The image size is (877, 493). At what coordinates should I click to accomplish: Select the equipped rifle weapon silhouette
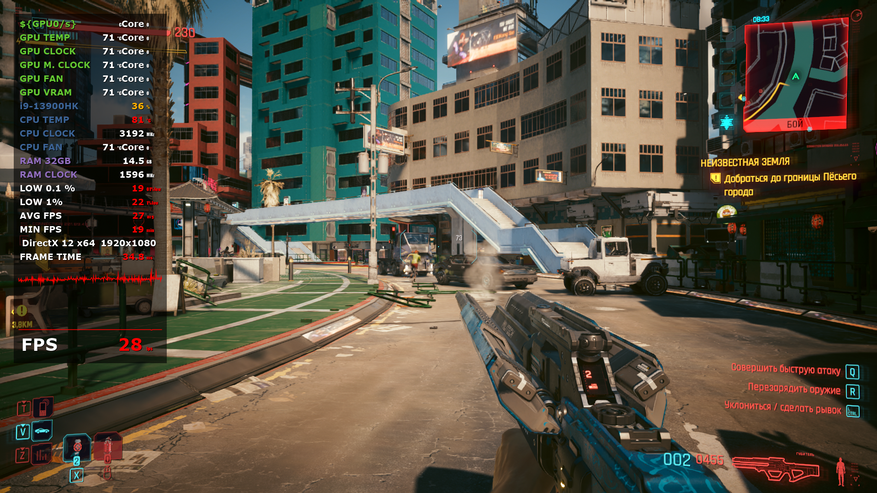point(775,466)
